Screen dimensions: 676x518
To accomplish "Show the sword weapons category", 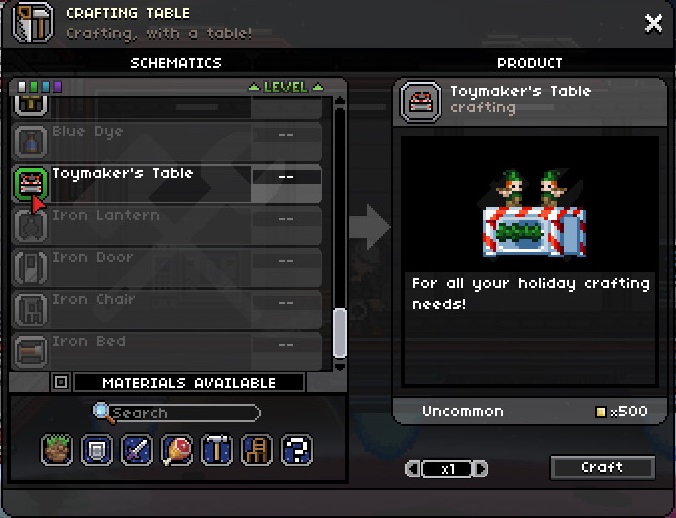I will click(x=137, y=449).
